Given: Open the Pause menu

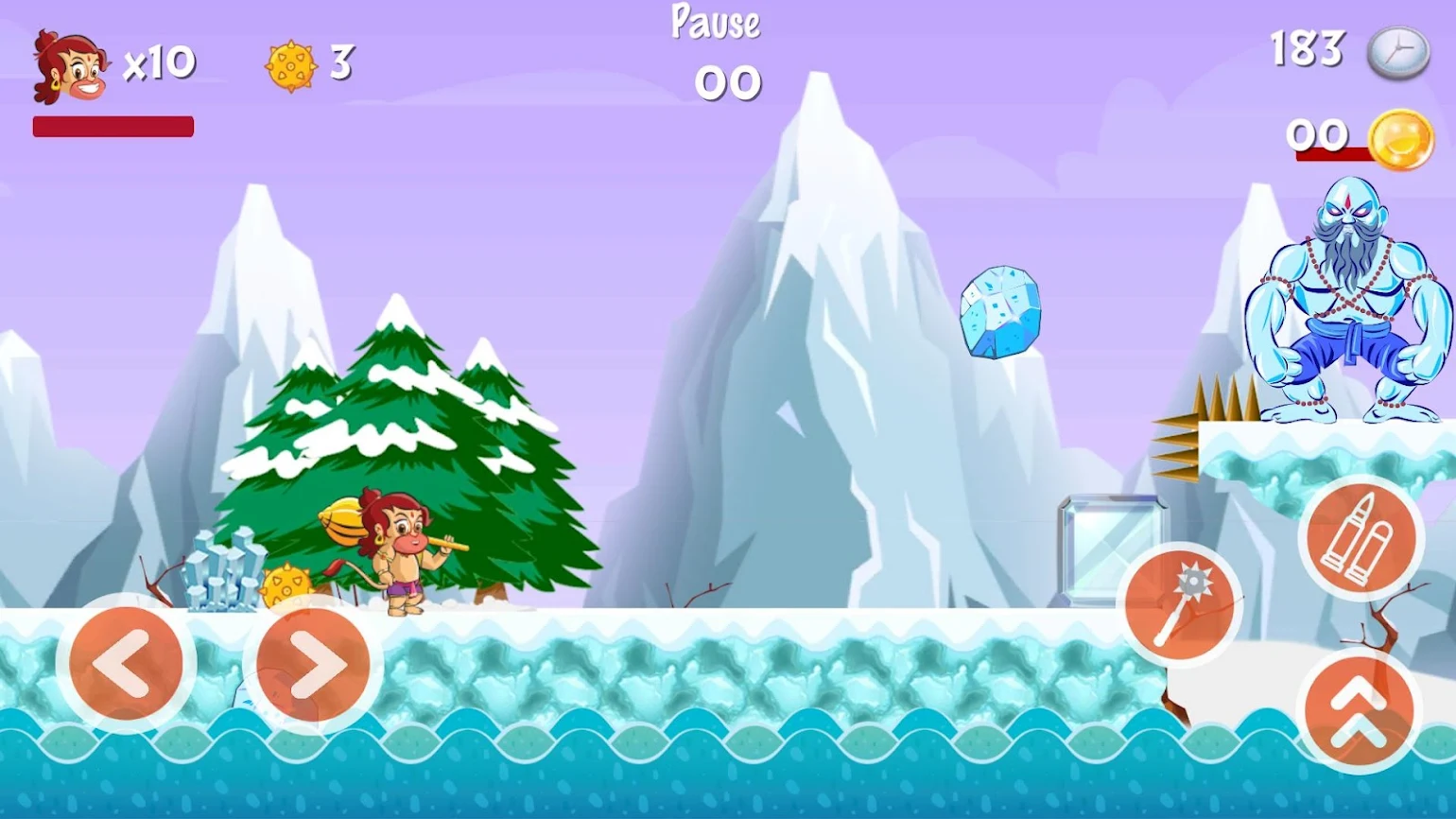Looking at the screenshot, I should pos(716,22).
